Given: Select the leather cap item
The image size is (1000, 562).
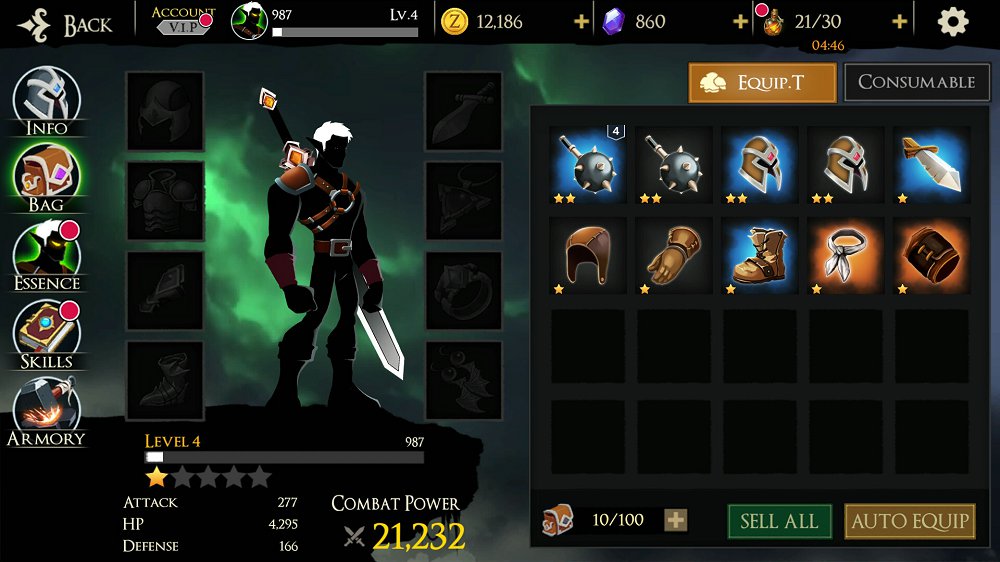Looking at the screenshot, I should click(587, 255).
